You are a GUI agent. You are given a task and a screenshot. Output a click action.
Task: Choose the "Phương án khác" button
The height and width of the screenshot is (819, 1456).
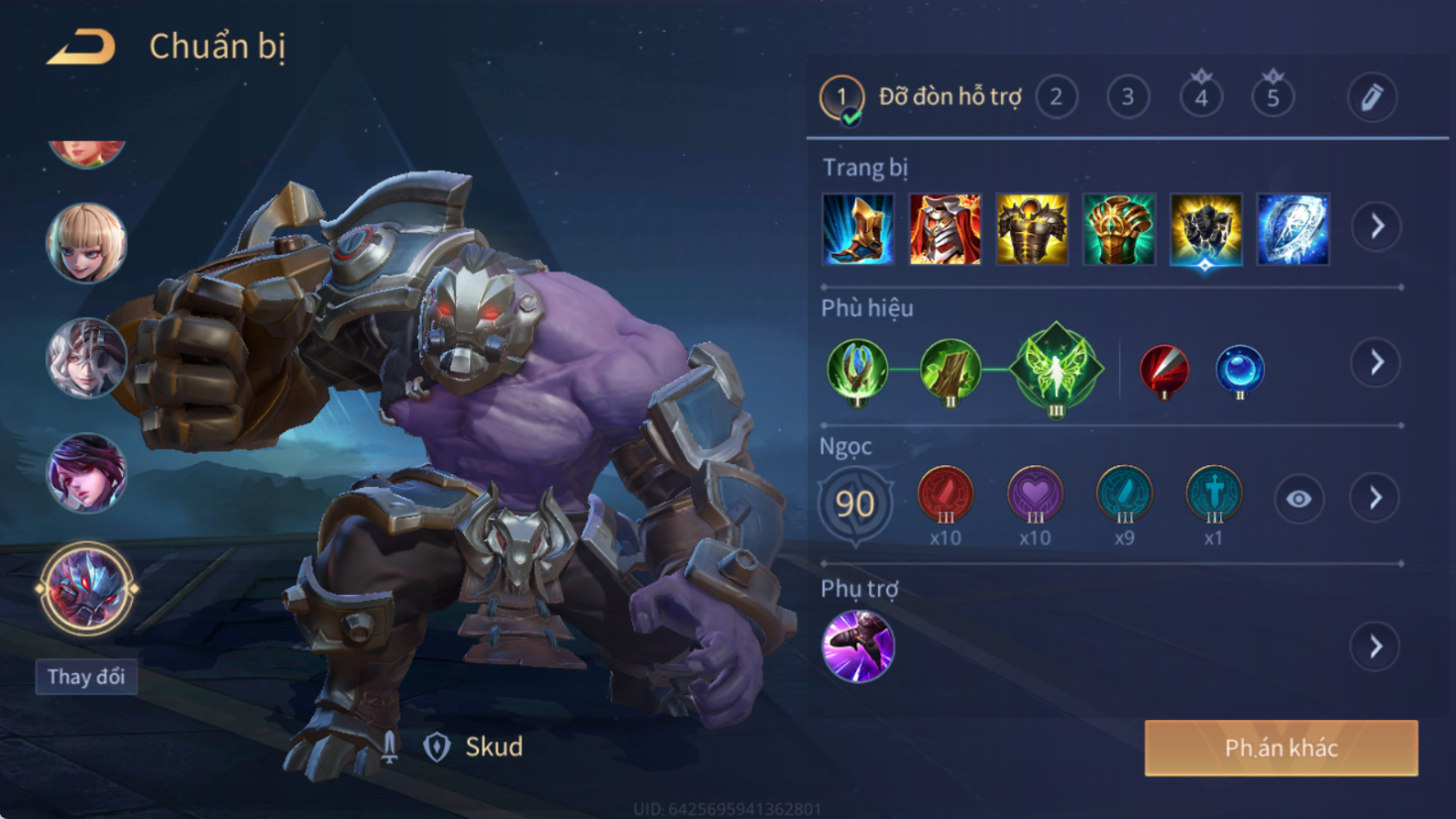pyautogui.click(x=1281, y=748)
